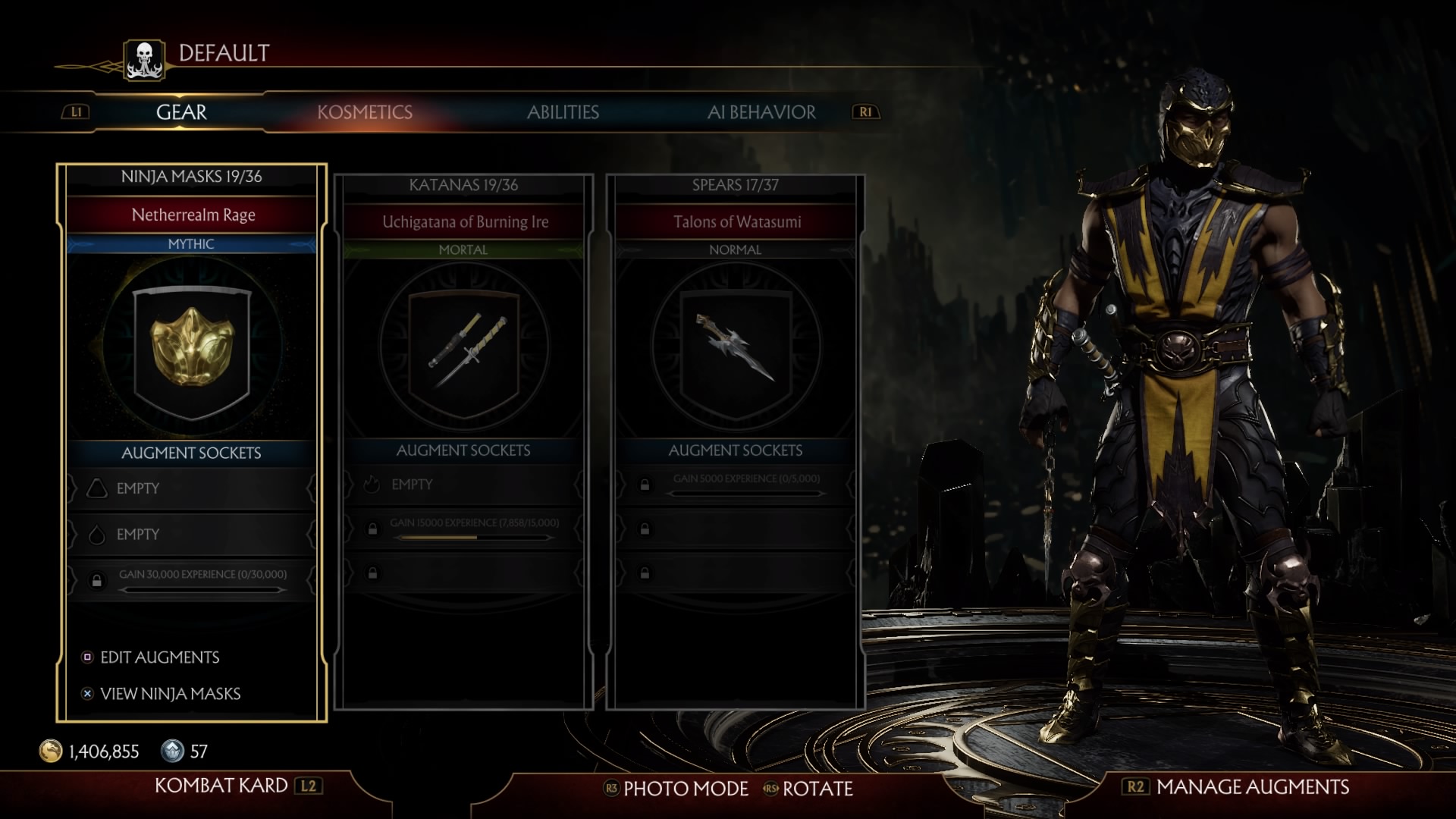Pick the Talons of Watasumi spear card
The height and width of the screenshot is (819, 1456).
pos(735,350)
